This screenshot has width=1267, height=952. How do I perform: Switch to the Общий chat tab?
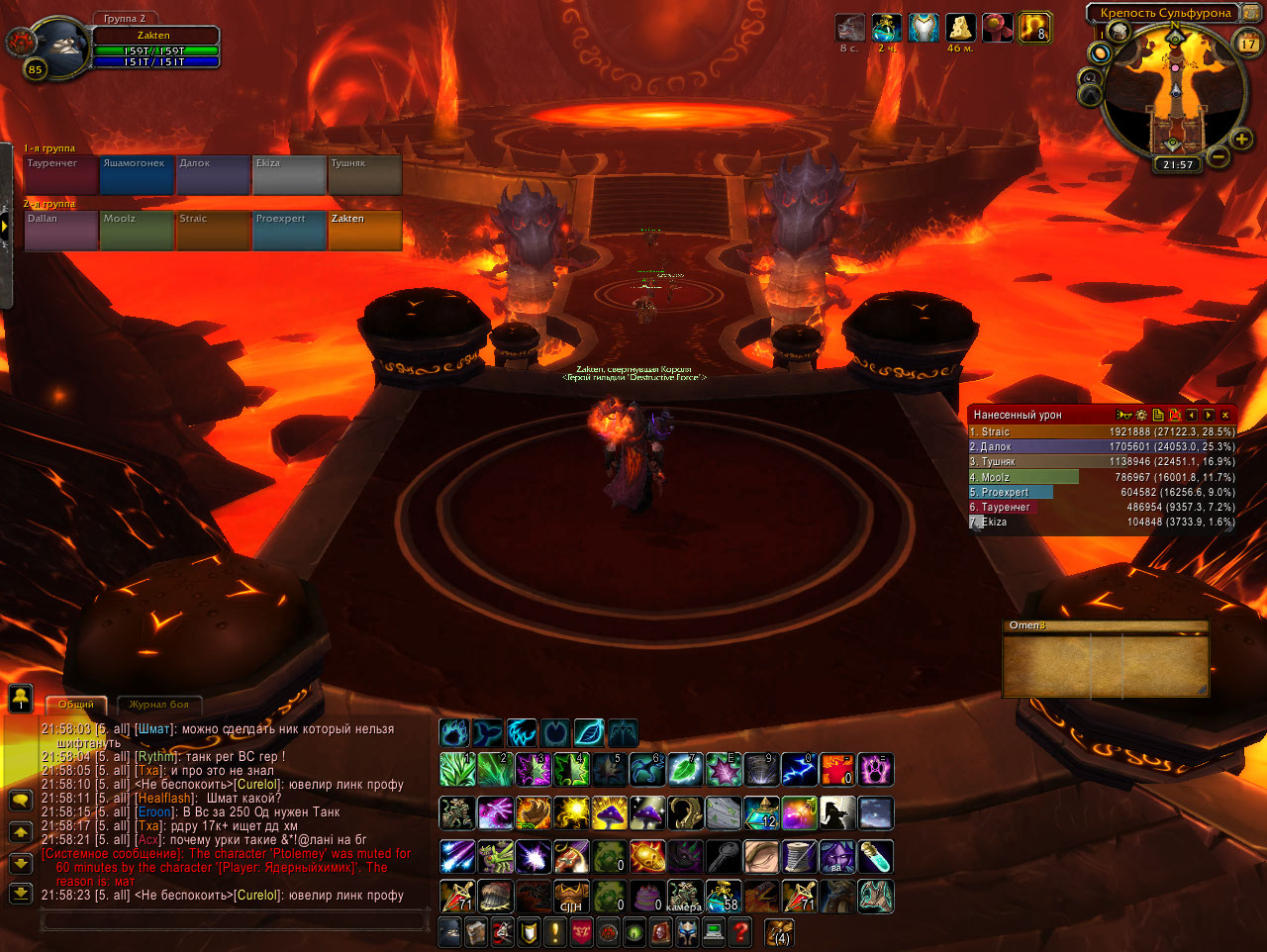(x=76, y=705)
